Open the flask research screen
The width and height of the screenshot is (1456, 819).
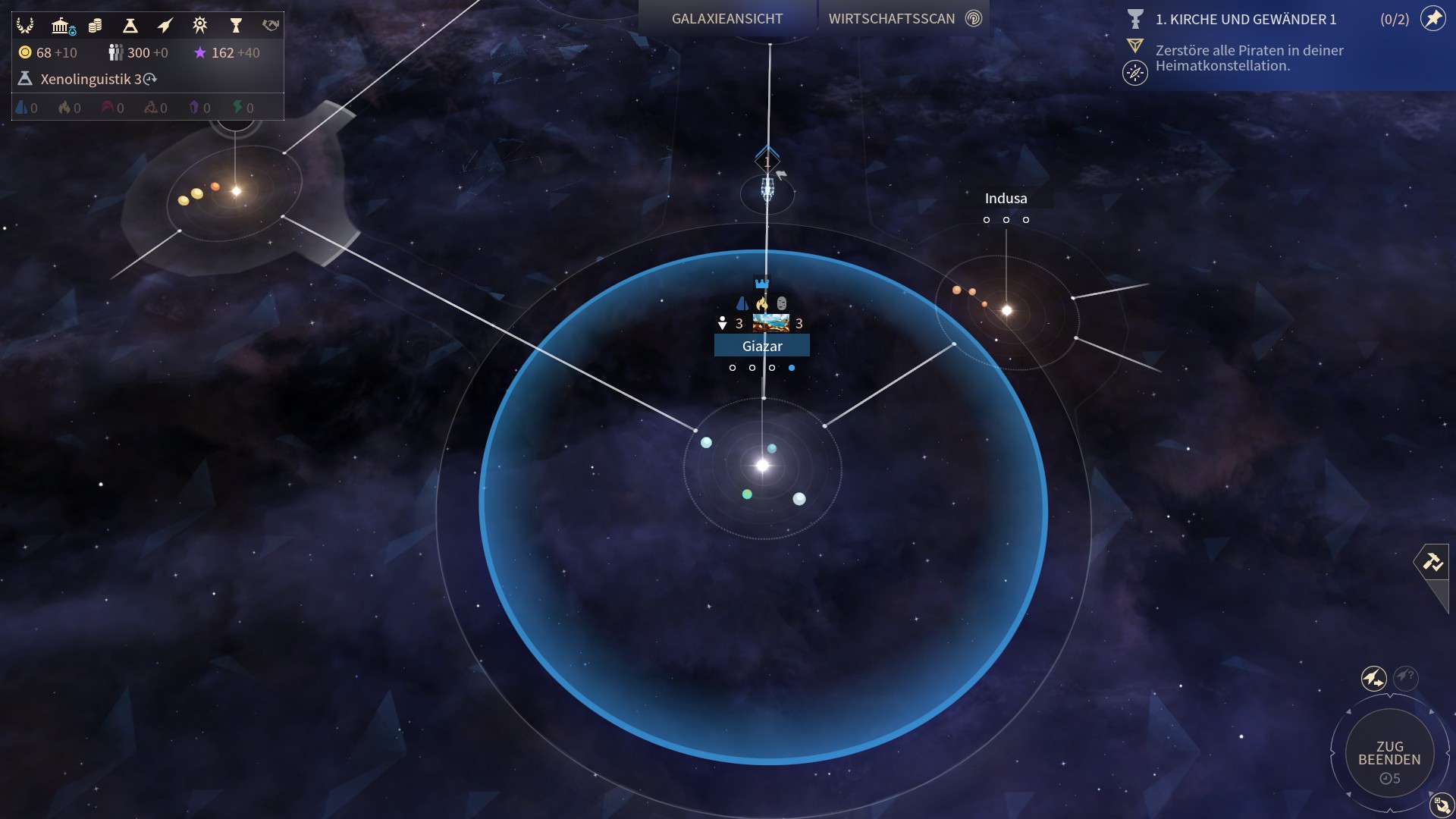click(130, 26)
